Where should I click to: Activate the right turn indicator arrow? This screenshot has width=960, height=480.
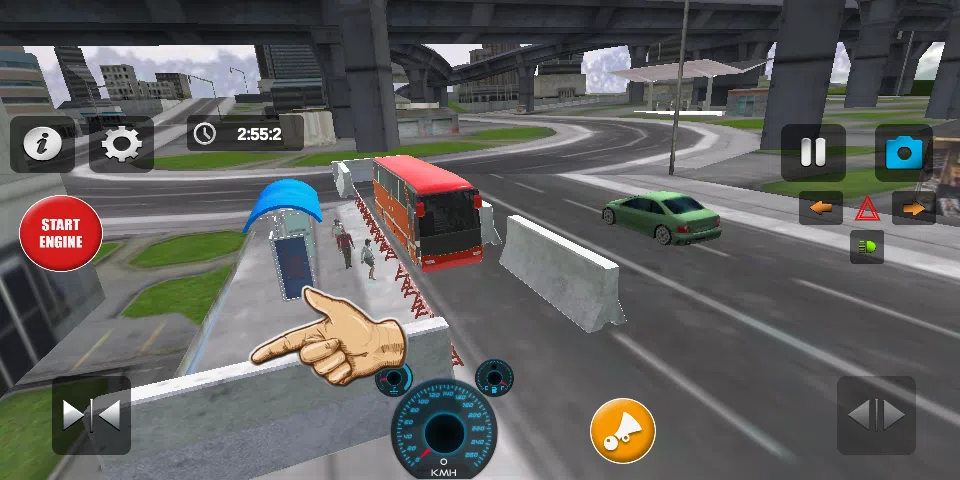point(913,208)
